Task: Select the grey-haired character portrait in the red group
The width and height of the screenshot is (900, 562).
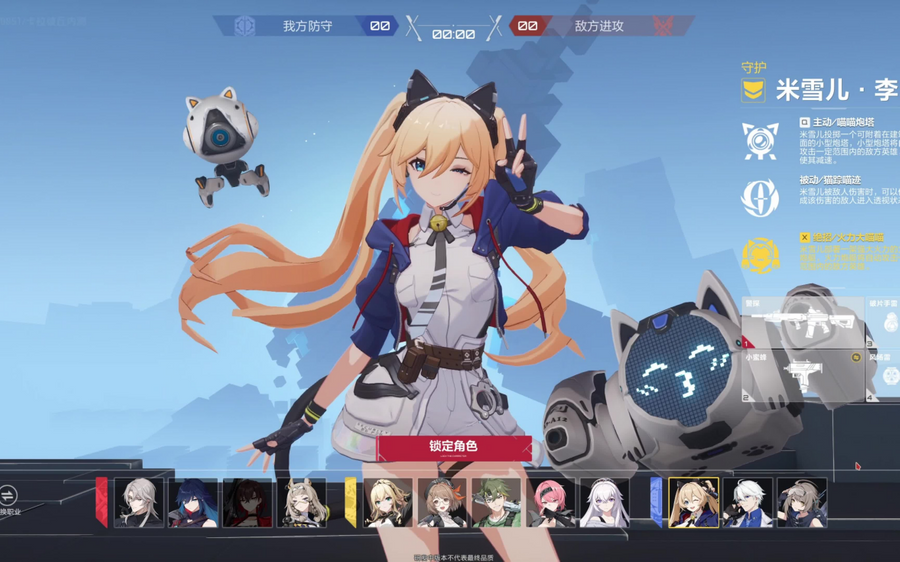Action: click(x=138, y=502)
